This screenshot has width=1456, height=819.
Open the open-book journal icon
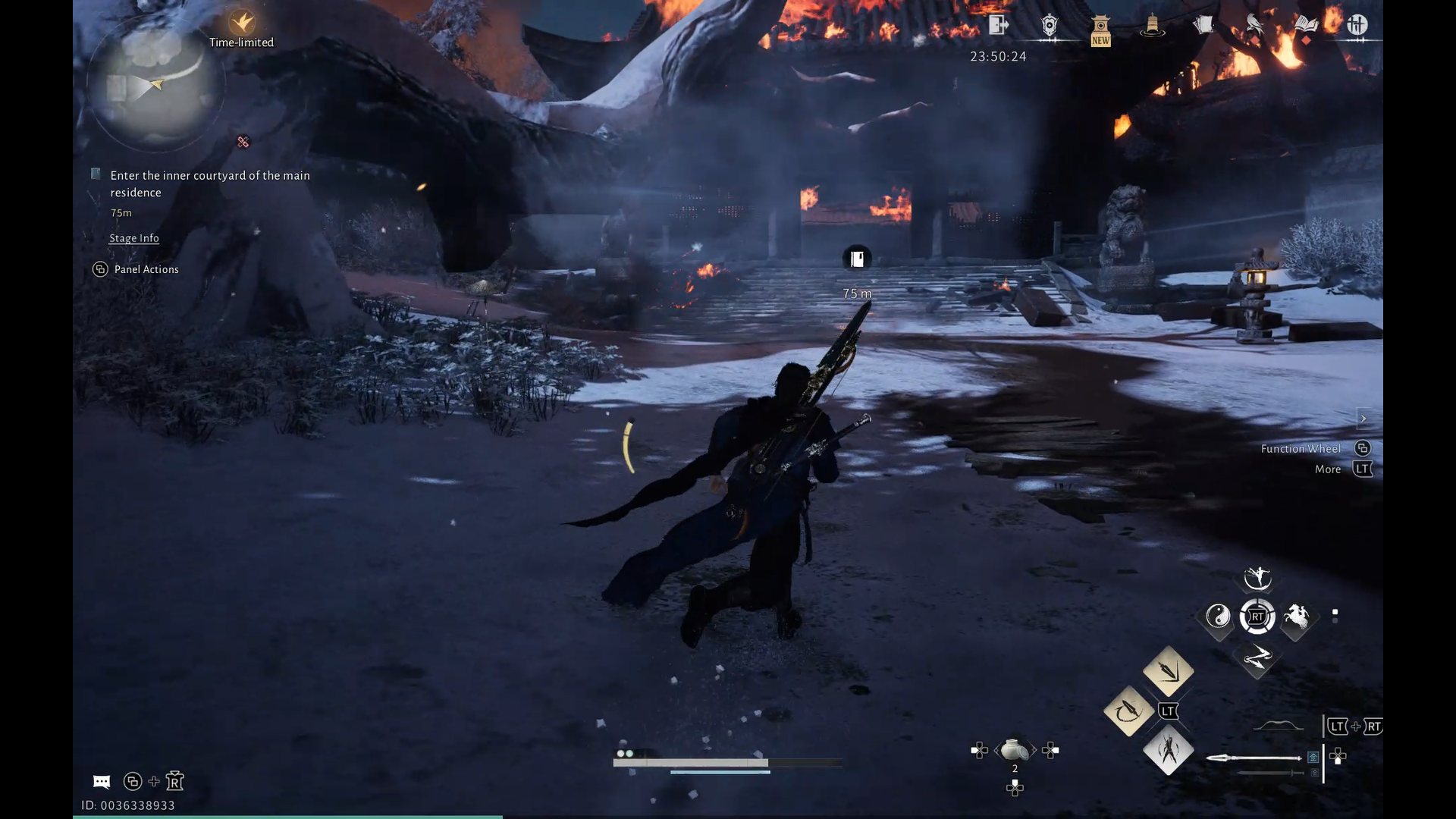click(1306, 25)
